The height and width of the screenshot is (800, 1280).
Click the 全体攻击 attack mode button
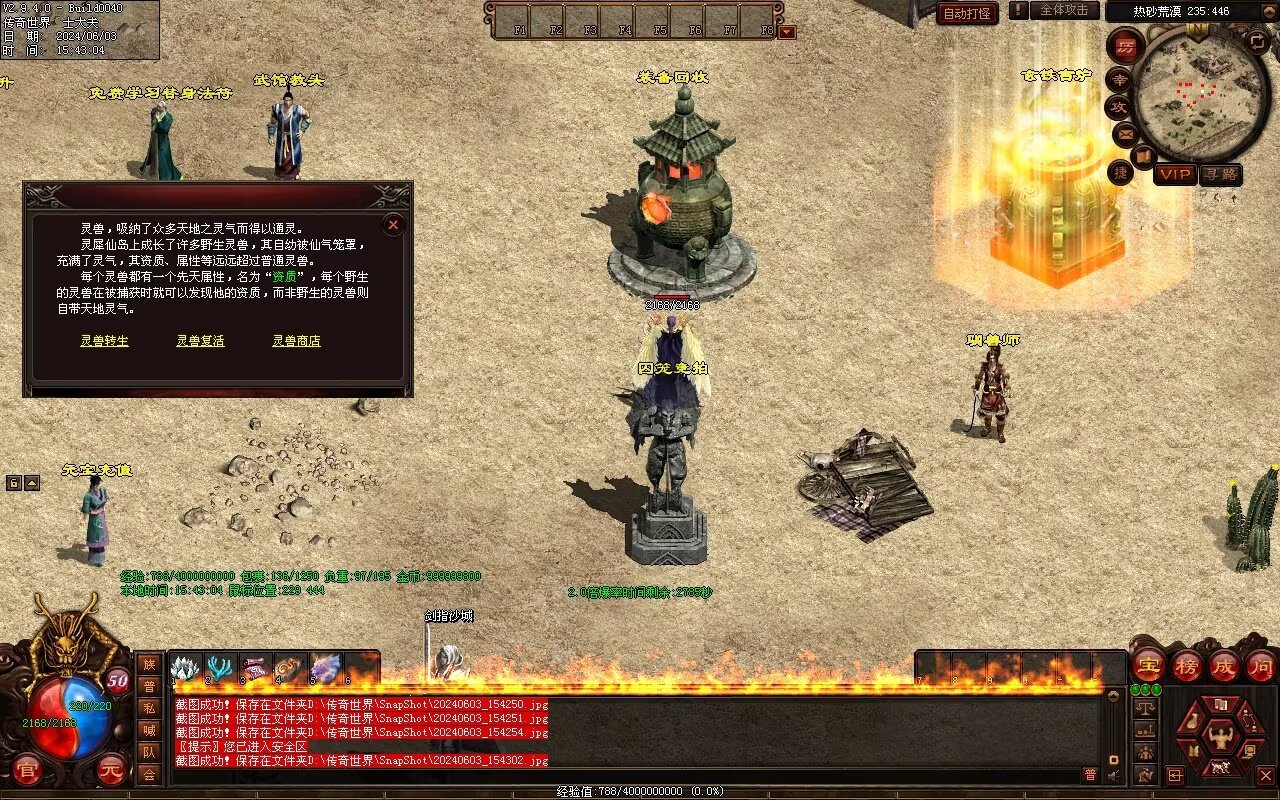tap(1064, 11)
